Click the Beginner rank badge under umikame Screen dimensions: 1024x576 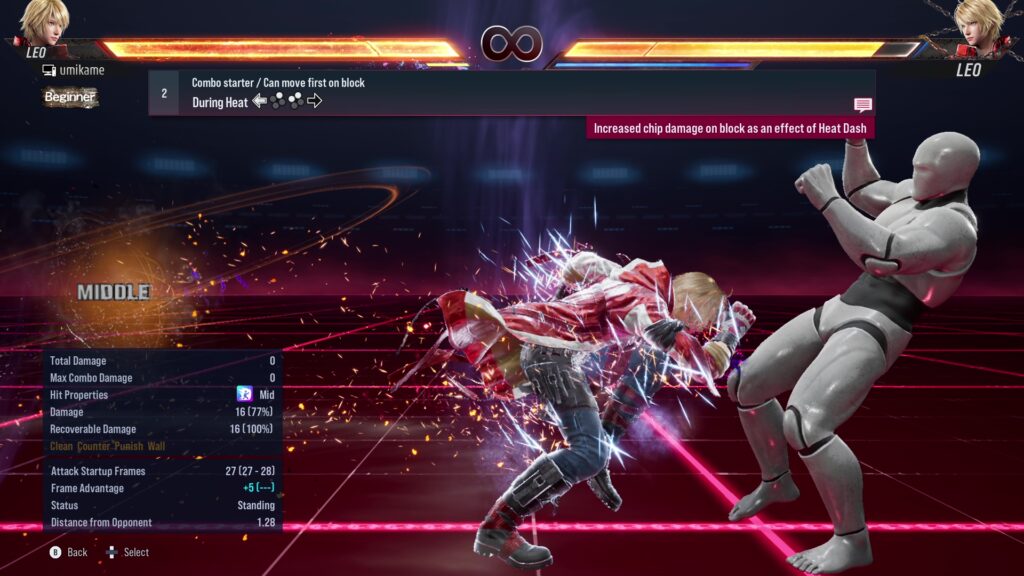click(x=70, y=97)
